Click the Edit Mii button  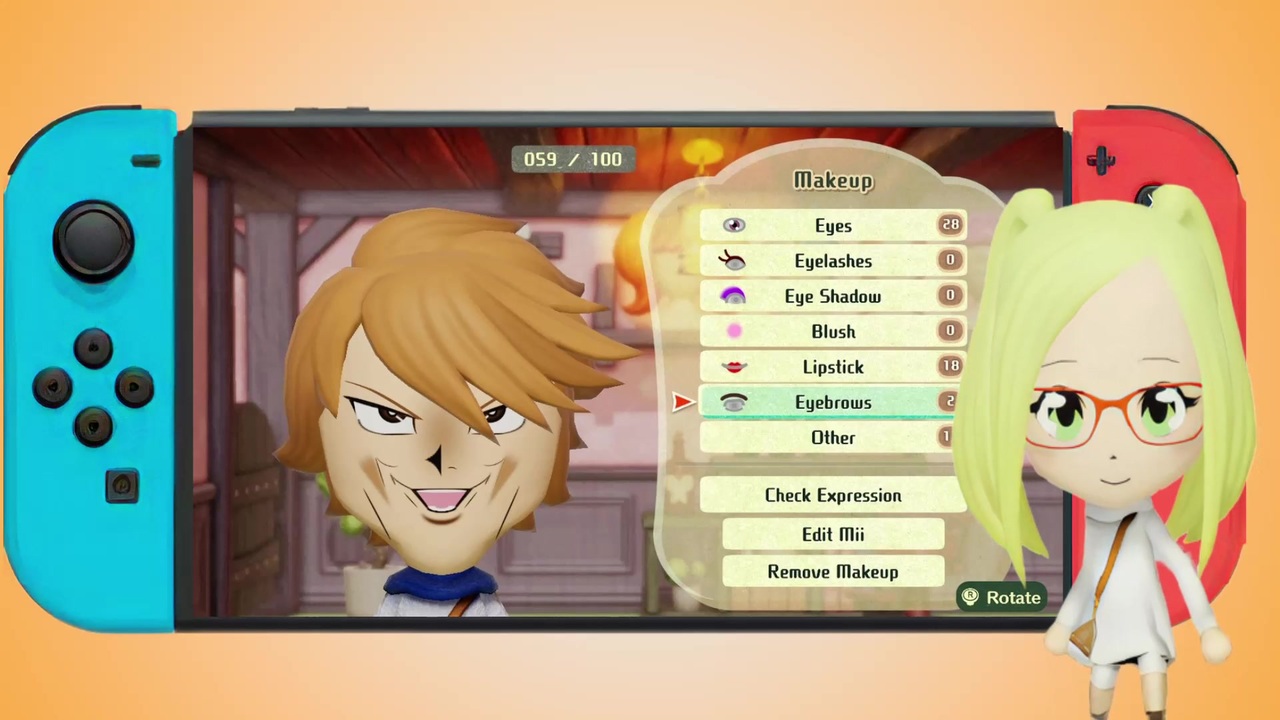tap(833, 534)
